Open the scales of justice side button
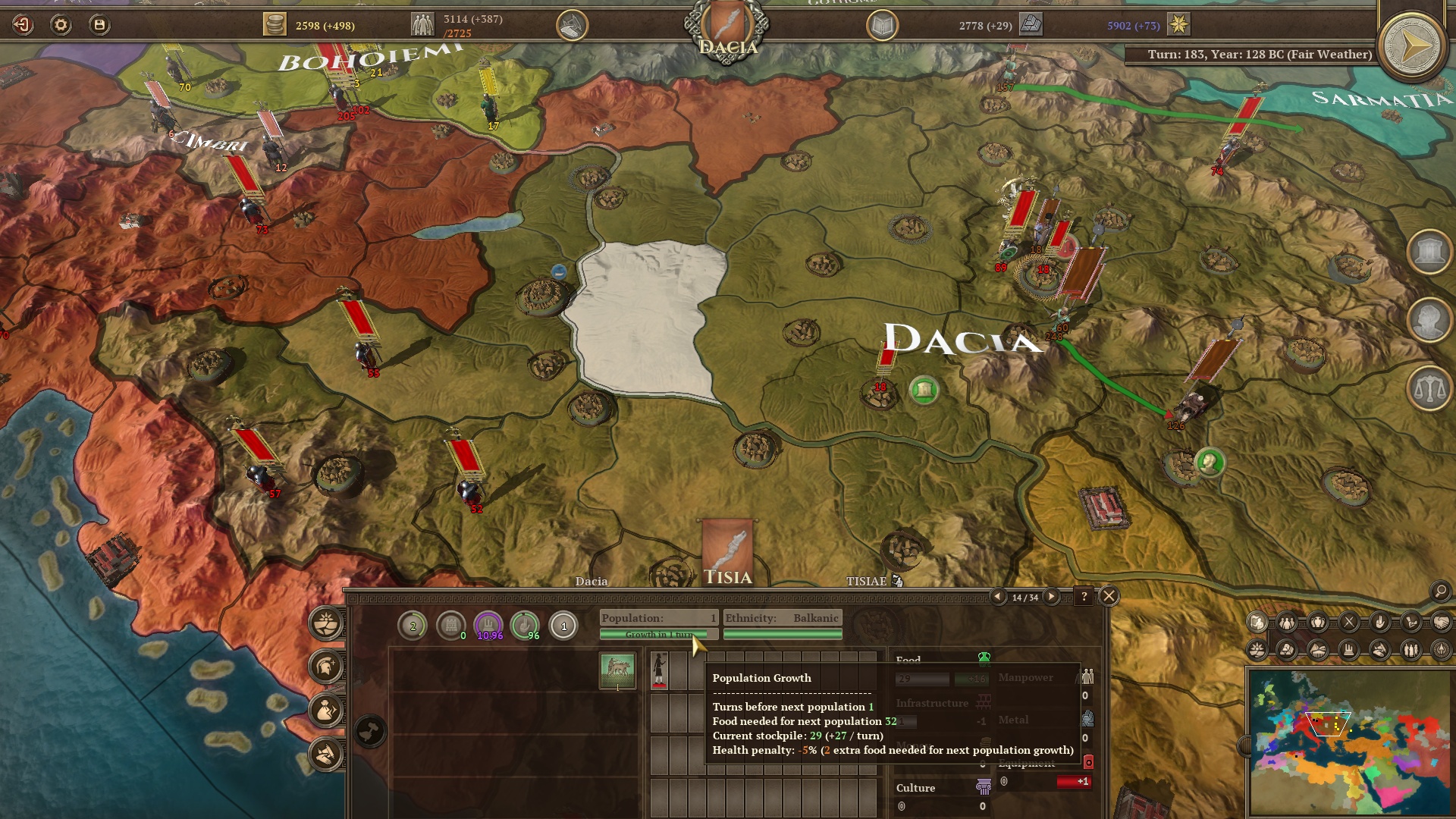 (x=1429, y=388)
